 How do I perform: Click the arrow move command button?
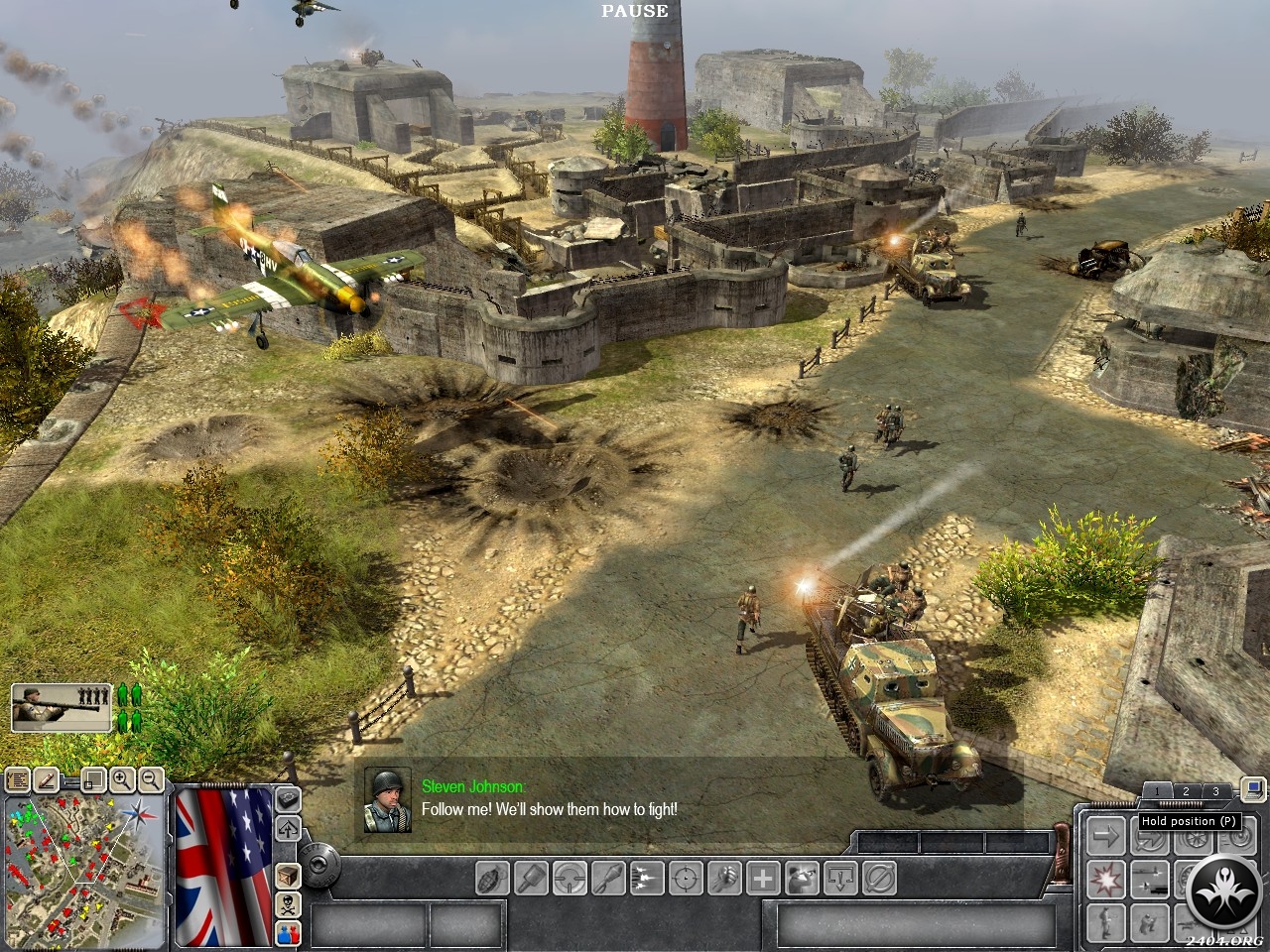(1104, 836)
